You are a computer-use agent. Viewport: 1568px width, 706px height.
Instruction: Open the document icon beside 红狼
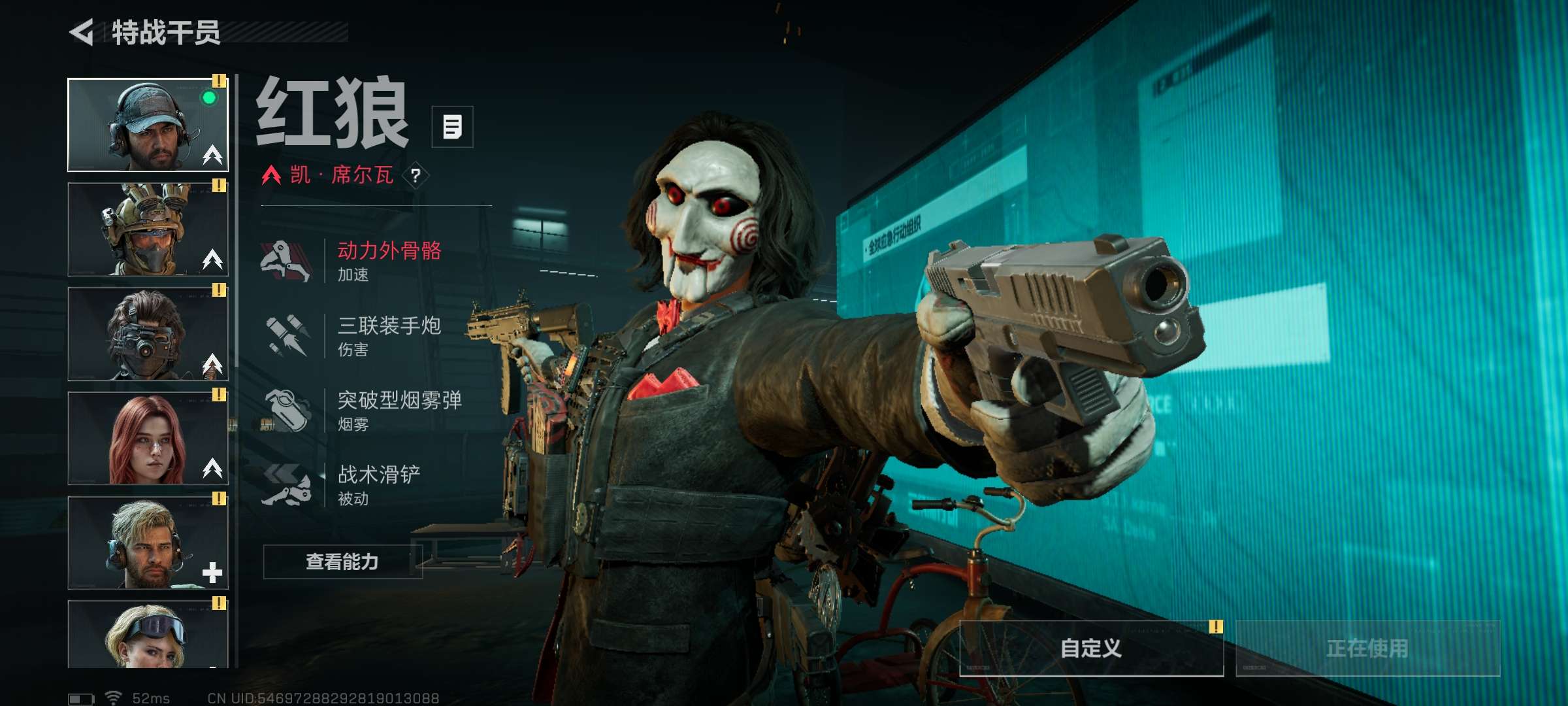[452, 127]
